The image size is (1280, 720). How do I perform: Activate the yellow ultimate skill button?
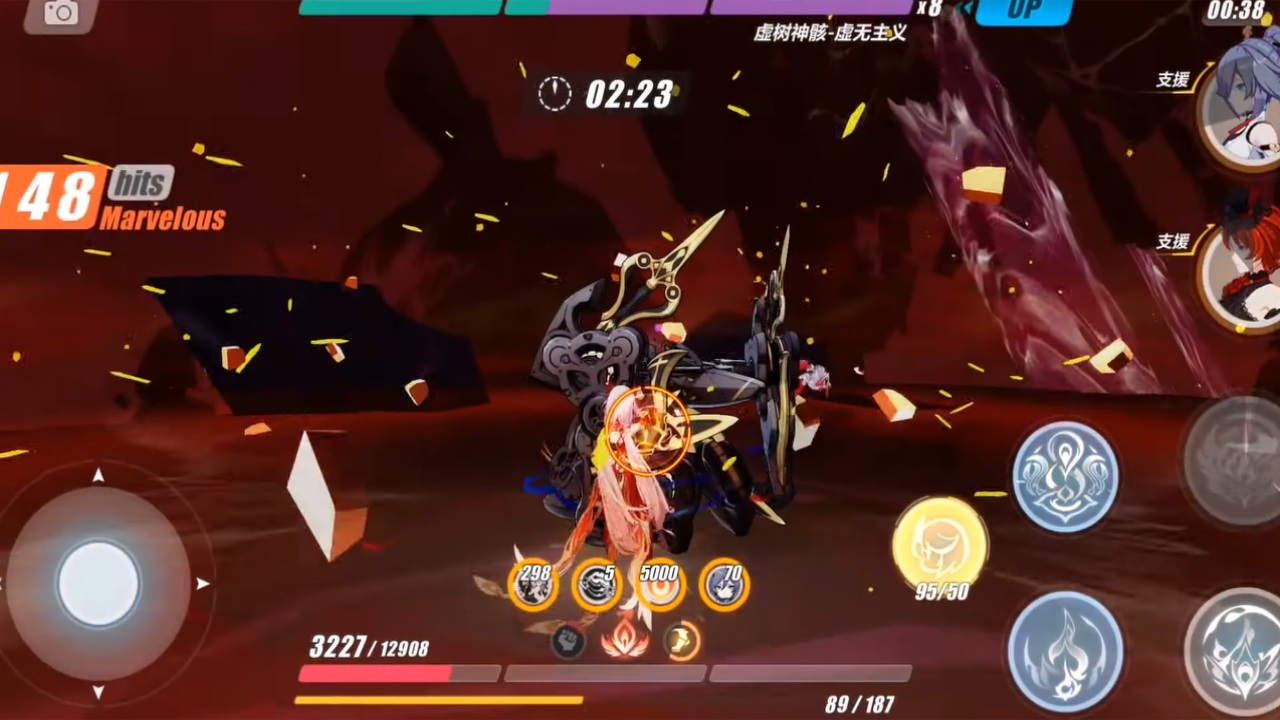pyautogui.click(x=940, y=545)
